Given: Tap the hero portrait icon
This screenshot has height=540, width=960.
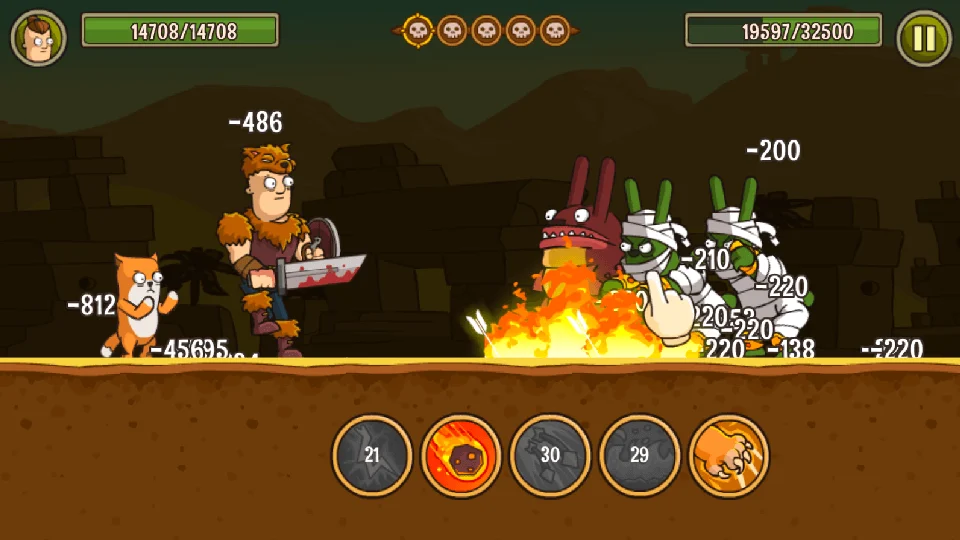Looking at the screenshot, I should 38,38.
